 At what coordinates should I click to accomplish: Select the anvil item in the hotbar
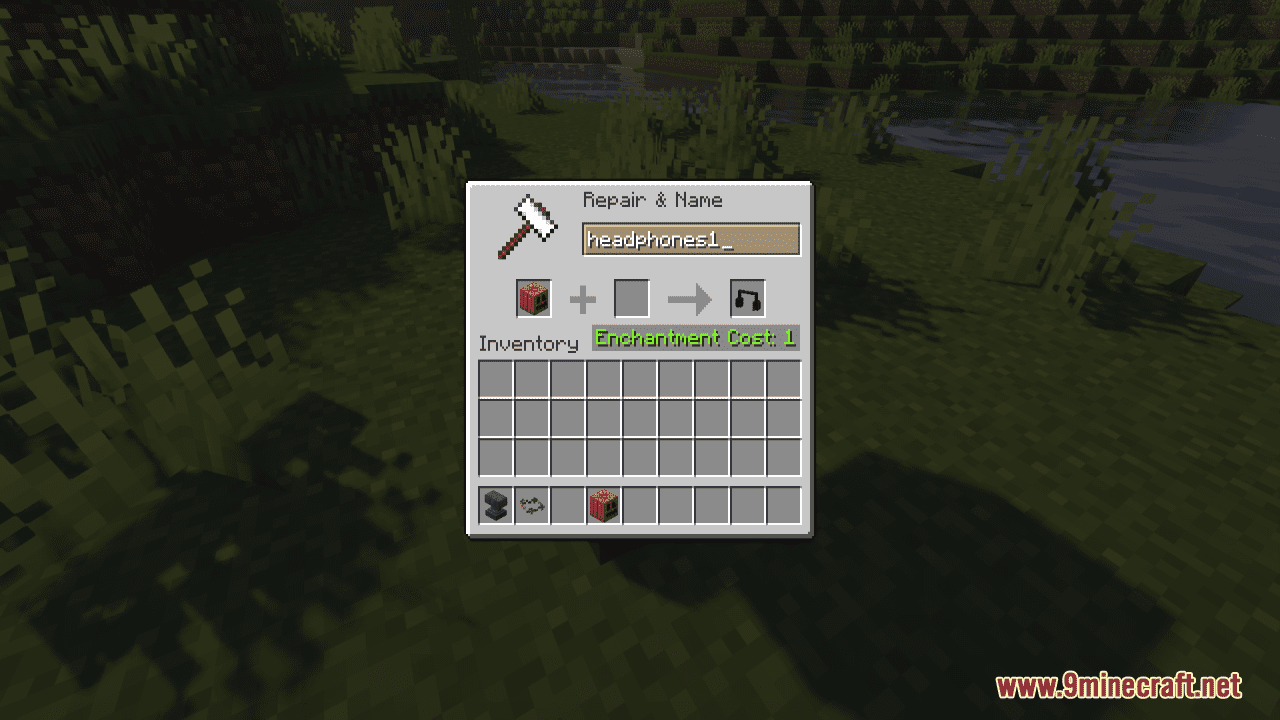tap(495, 505)
